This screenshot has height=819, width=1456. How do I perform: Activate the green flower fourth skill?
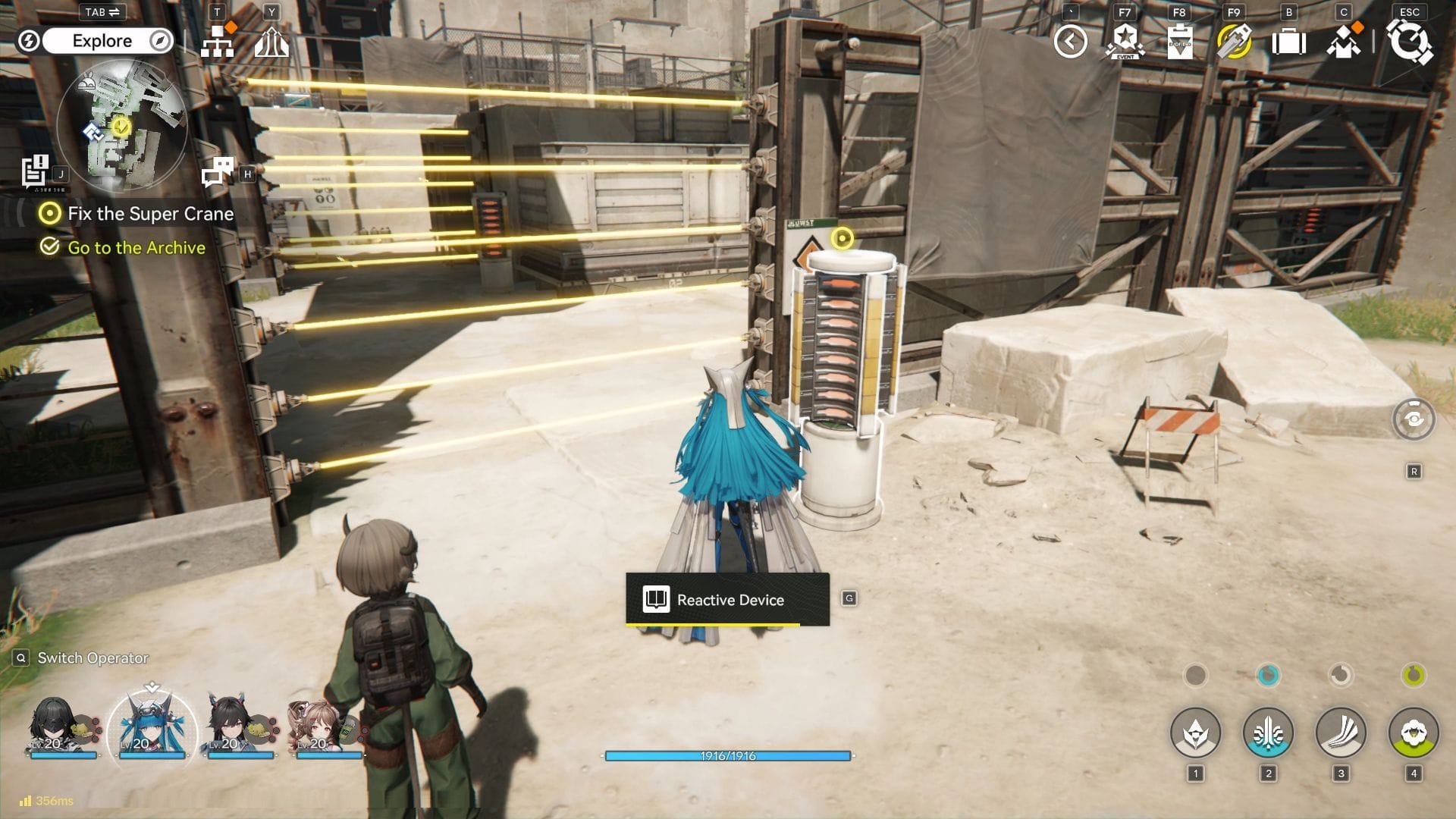pyautogui.click(x=1414, y=733)
